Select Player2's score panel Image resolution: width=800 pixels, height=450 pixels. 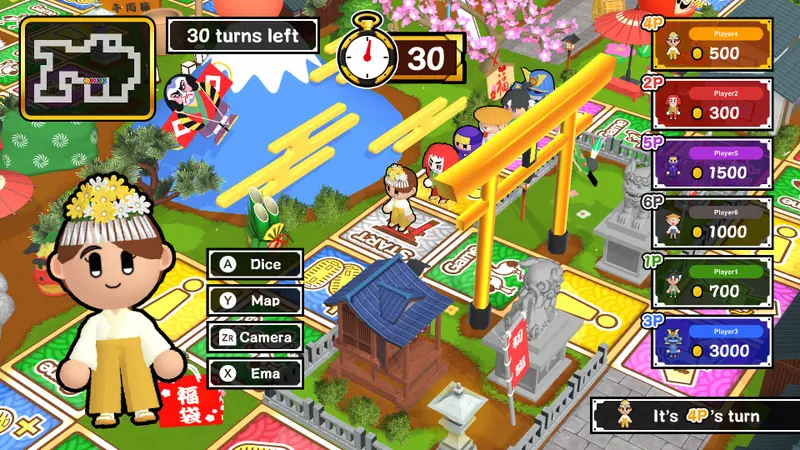[712, 103]
